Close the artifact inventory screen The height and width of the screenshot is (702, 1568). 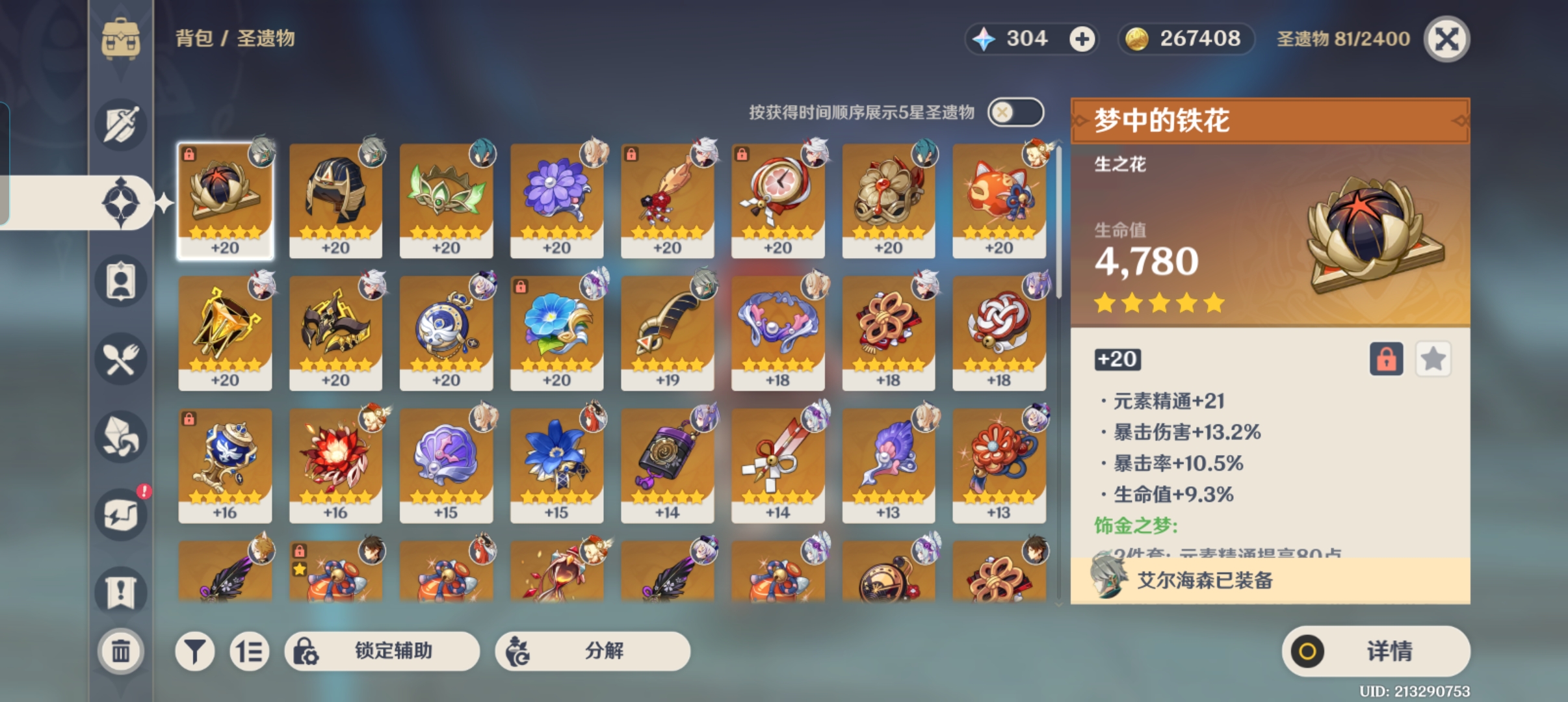pyautogui.click(x=1446, y=39)
